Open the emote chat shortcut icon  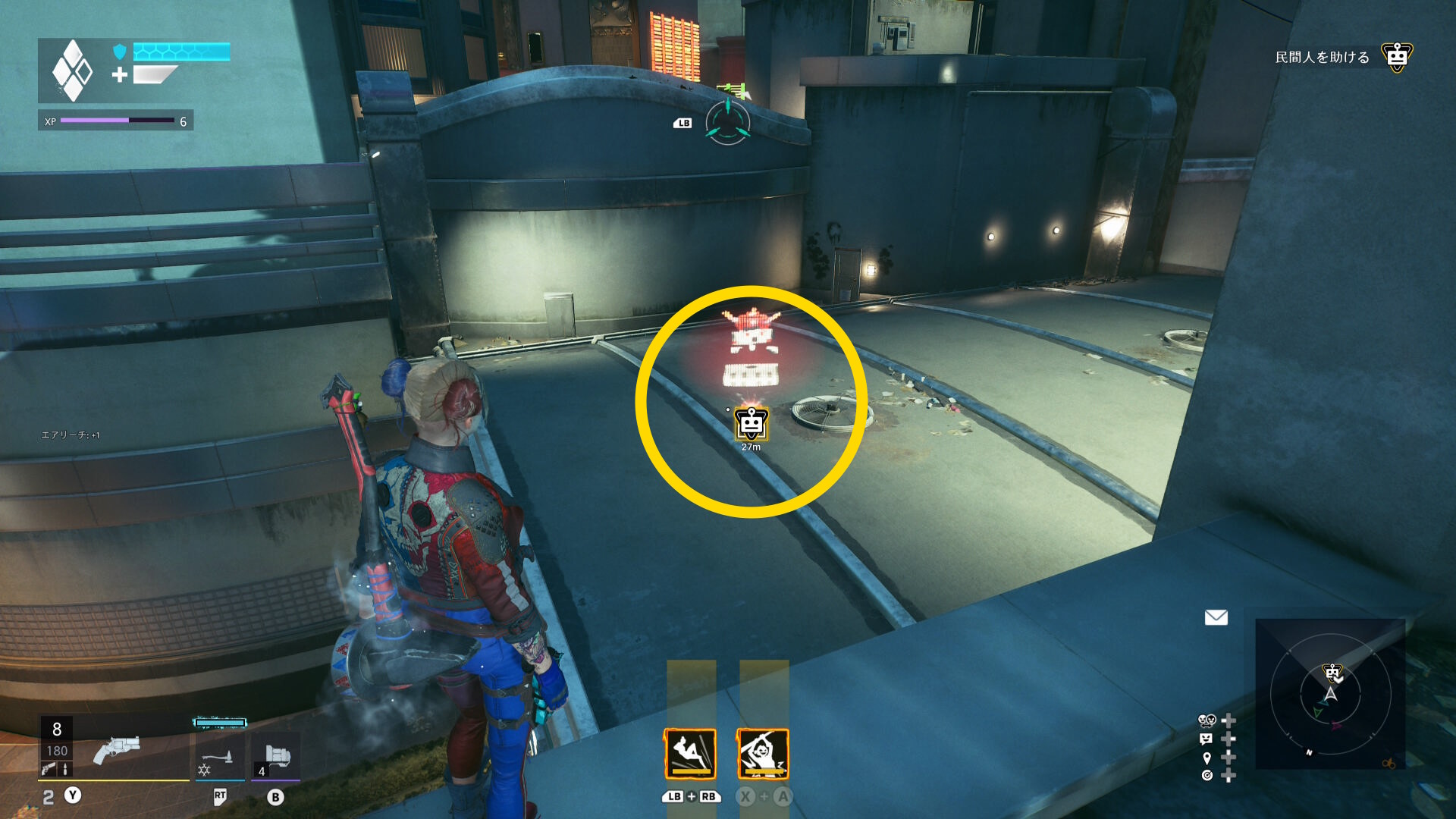1207,739
